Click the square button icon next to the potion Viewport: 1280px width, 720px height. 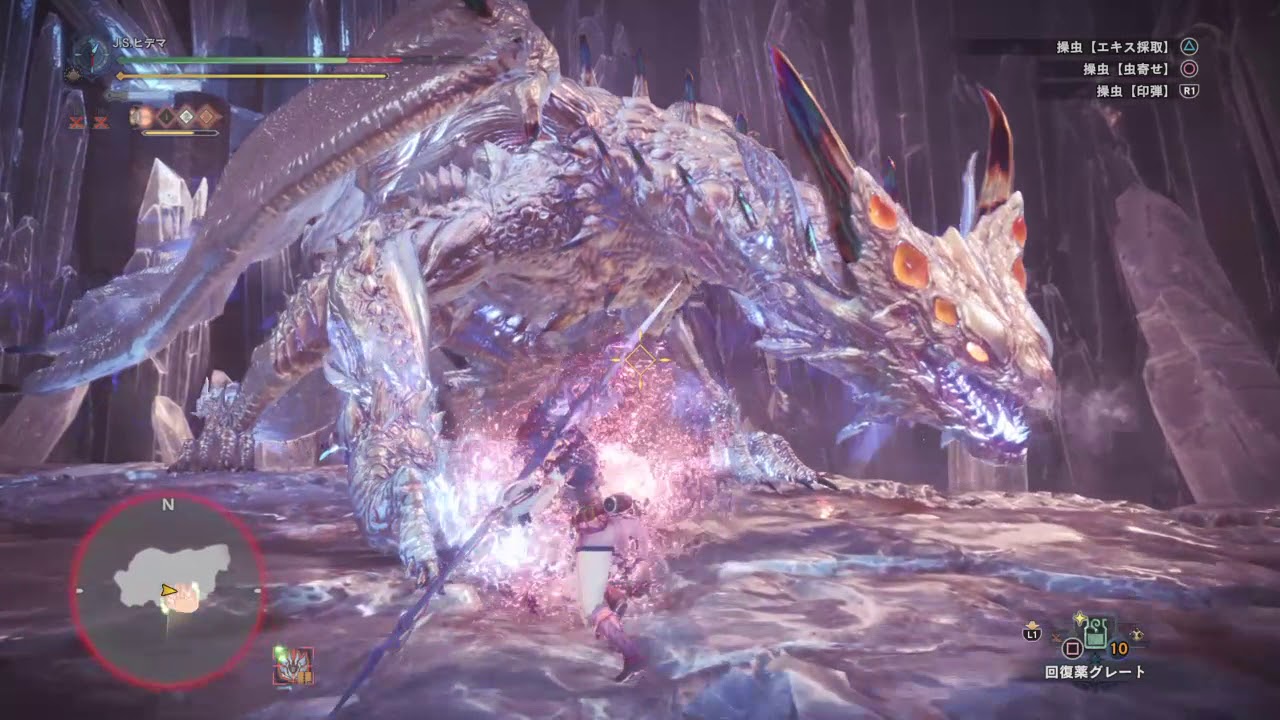[x=1071, y=649]
